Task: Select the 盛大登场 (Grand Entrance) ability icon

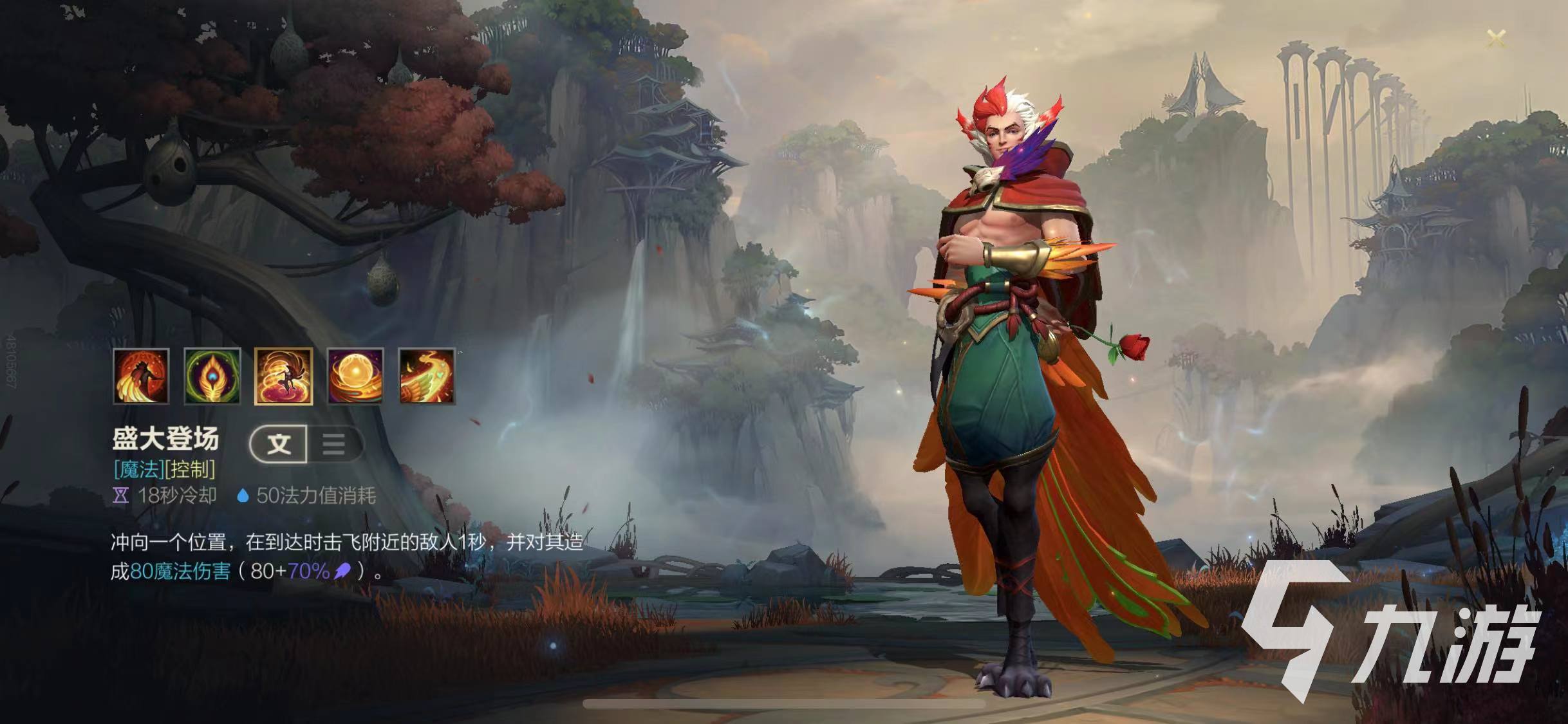Action: pos(284,376)
